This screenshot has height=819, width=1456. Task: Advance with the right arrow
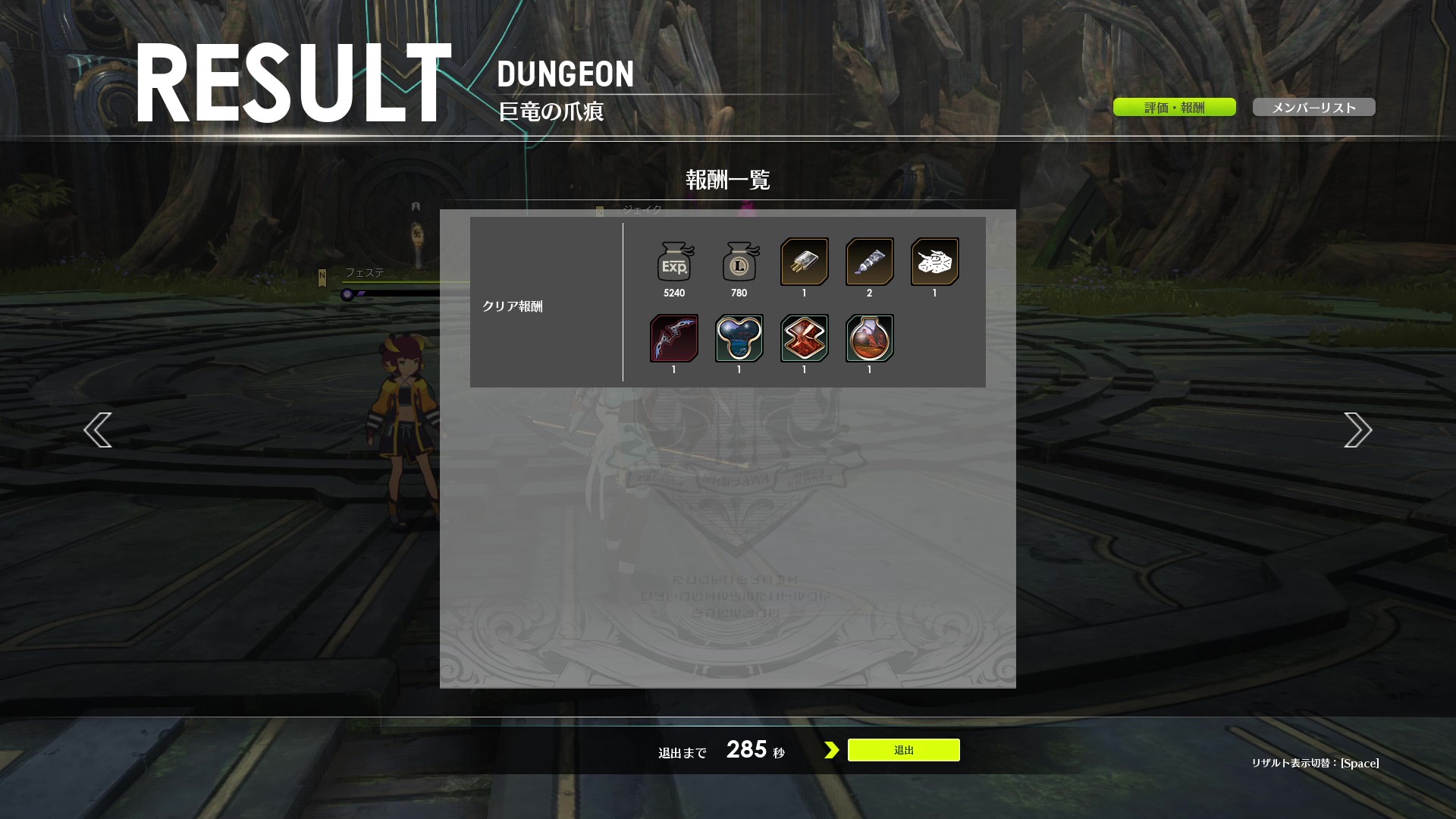[1357, 430]
